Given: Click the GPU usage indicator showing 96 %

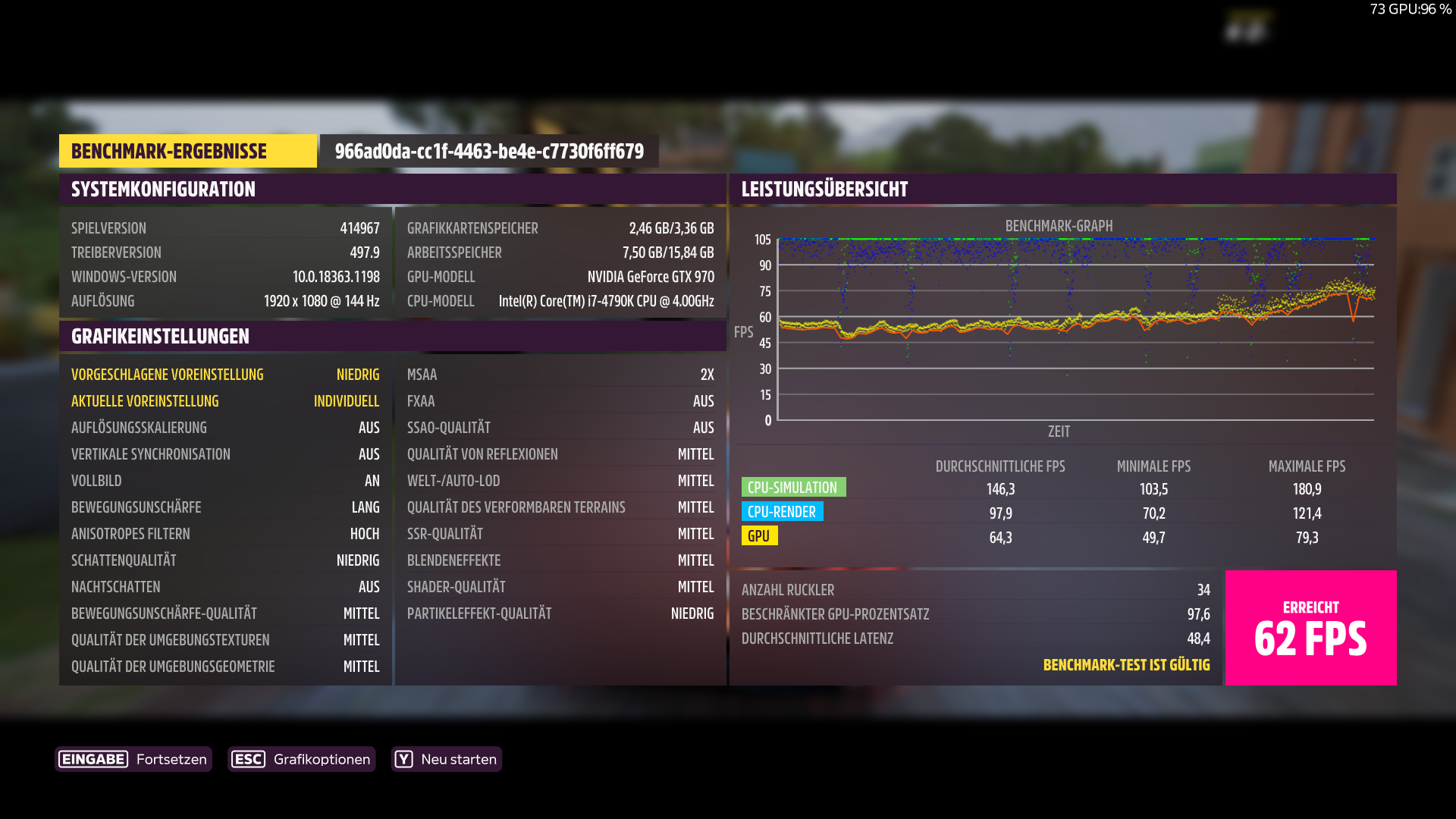Looking at the screenshot, I should click(x=1411, y=10).
